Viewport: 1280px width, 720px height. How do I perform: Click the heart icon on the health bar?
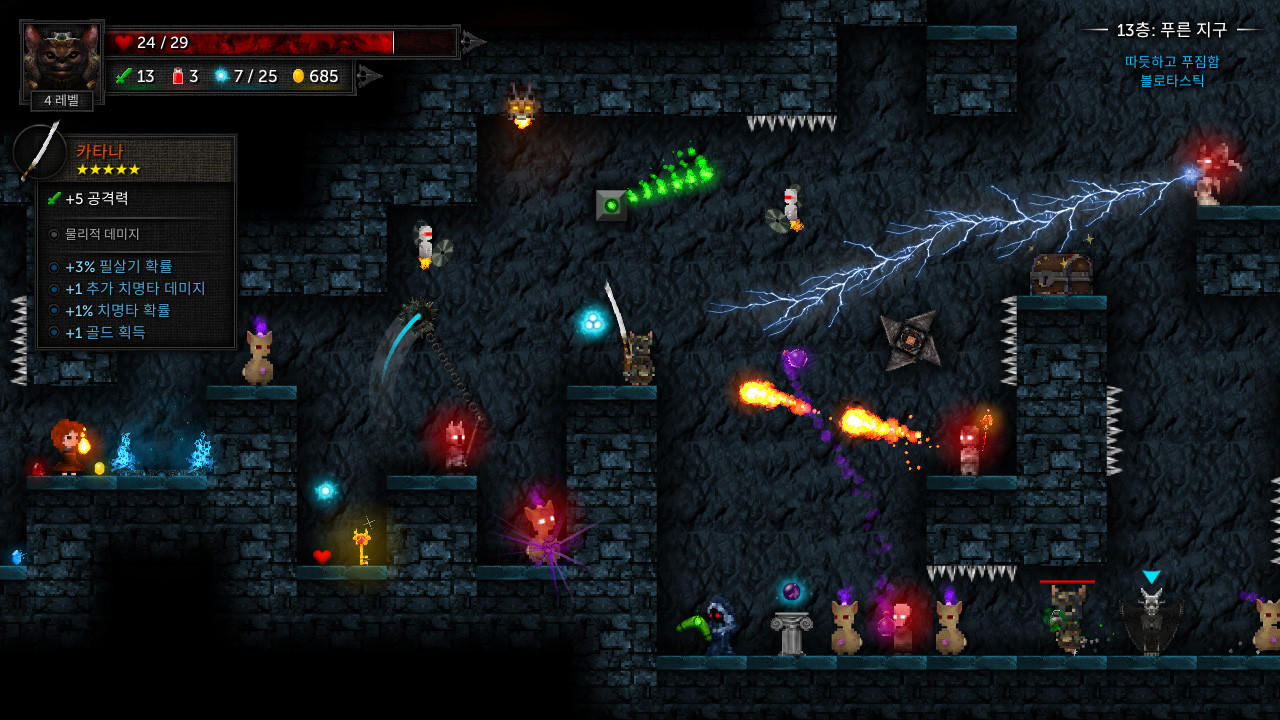click(122, 42)
